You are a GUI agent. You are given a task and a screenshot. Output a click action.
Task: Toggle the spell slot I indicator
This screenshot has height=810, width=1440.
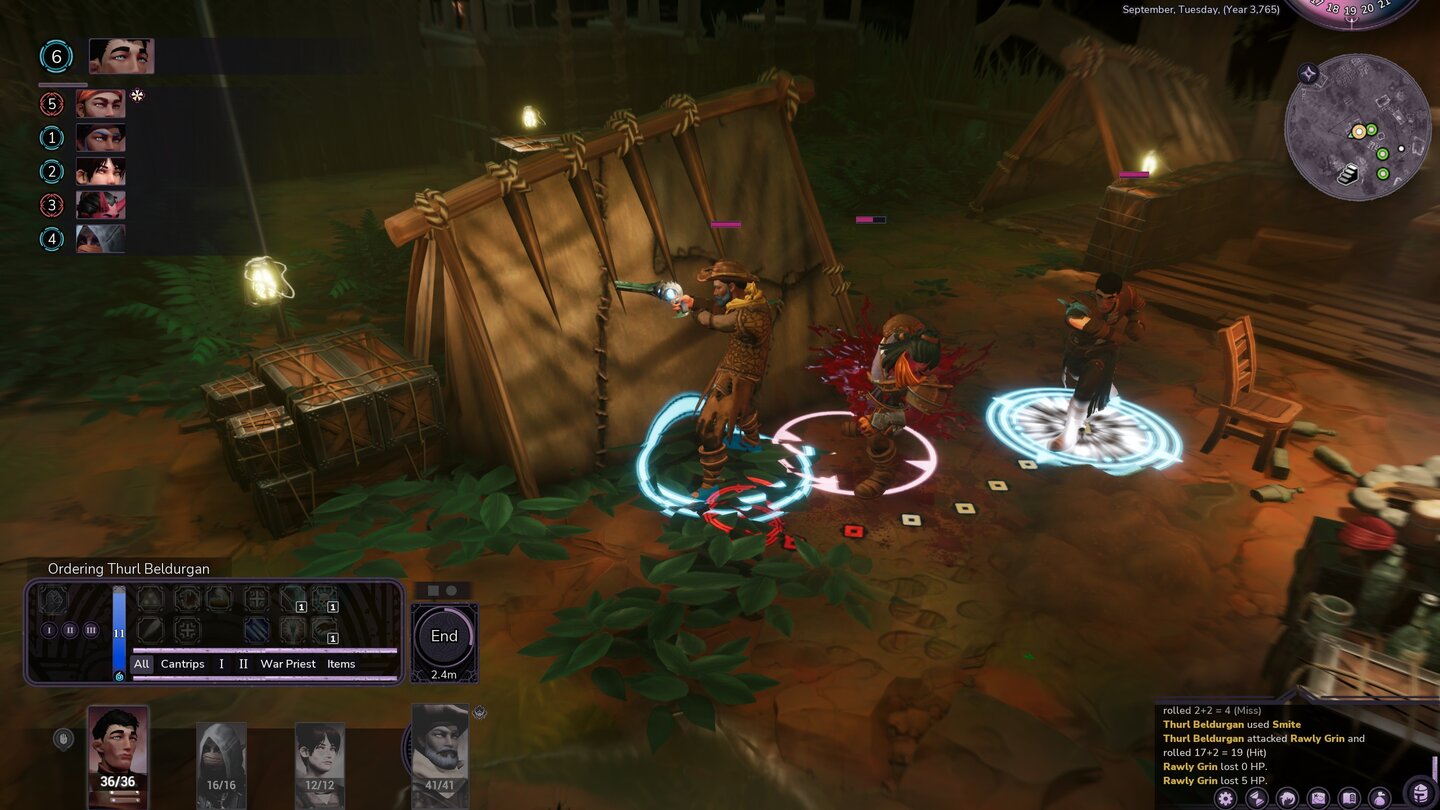(48, 630)
